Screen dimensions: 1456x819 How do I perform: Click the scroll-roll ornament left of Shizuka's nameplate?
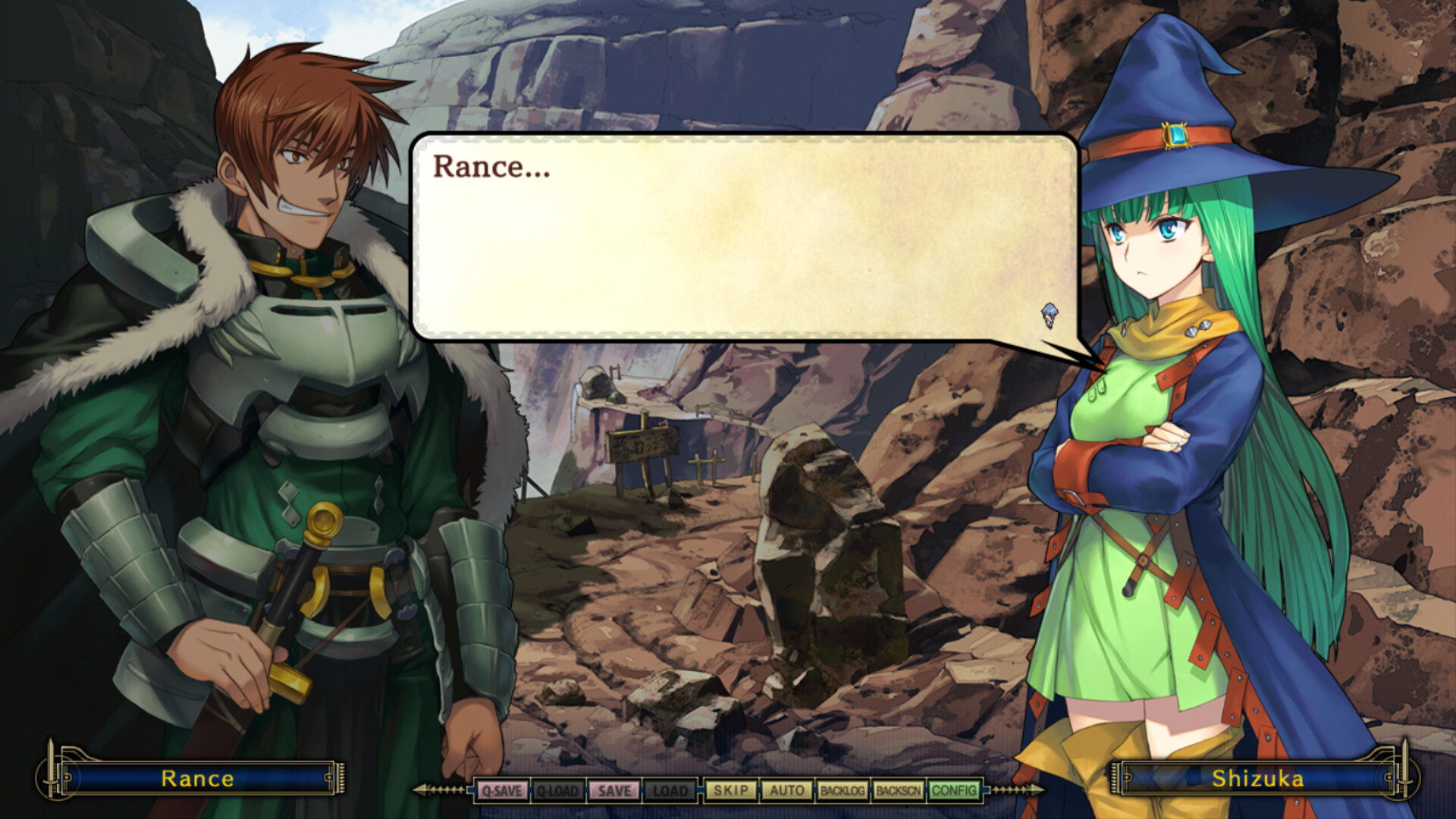[x=1113, y=779]
